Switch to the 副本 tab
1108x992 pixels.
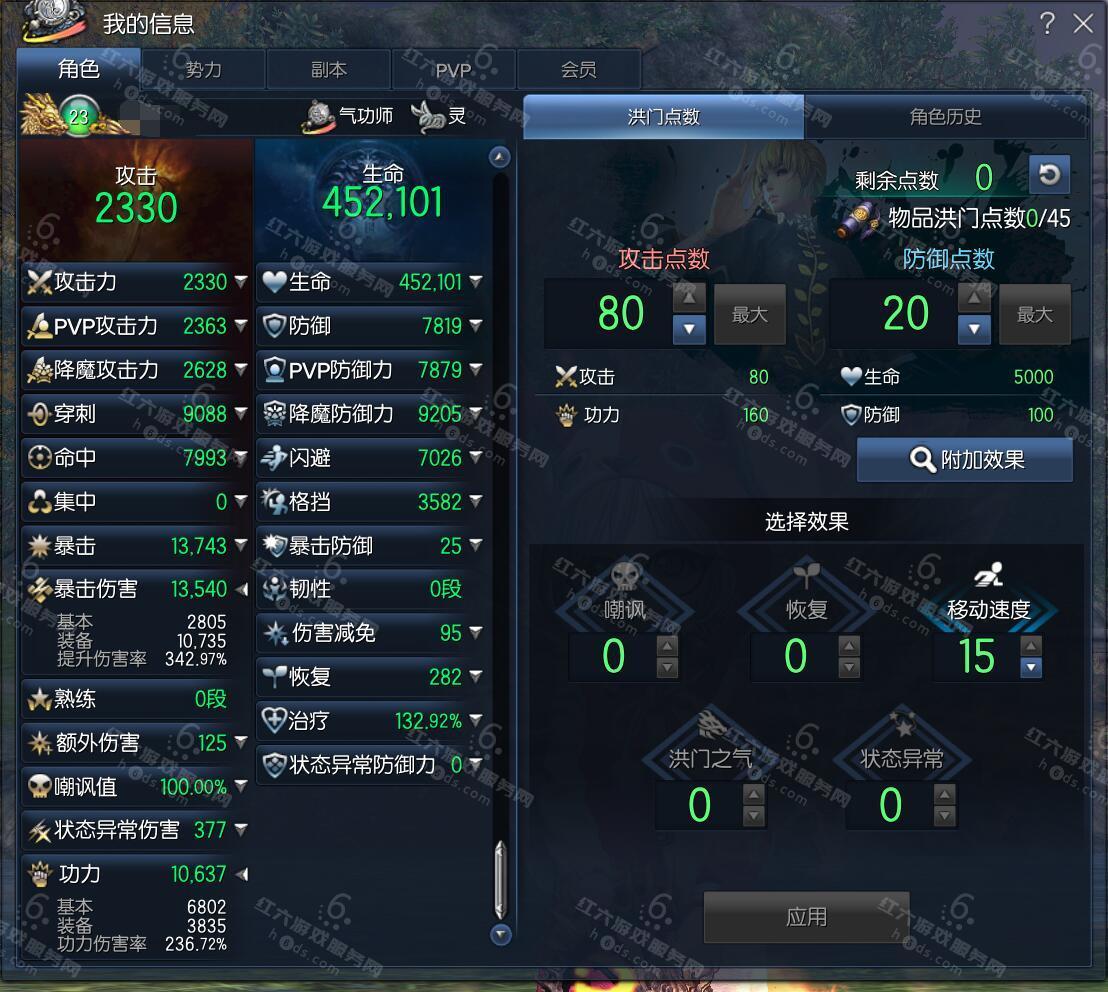pyautogui.click(x=329, y=70)
